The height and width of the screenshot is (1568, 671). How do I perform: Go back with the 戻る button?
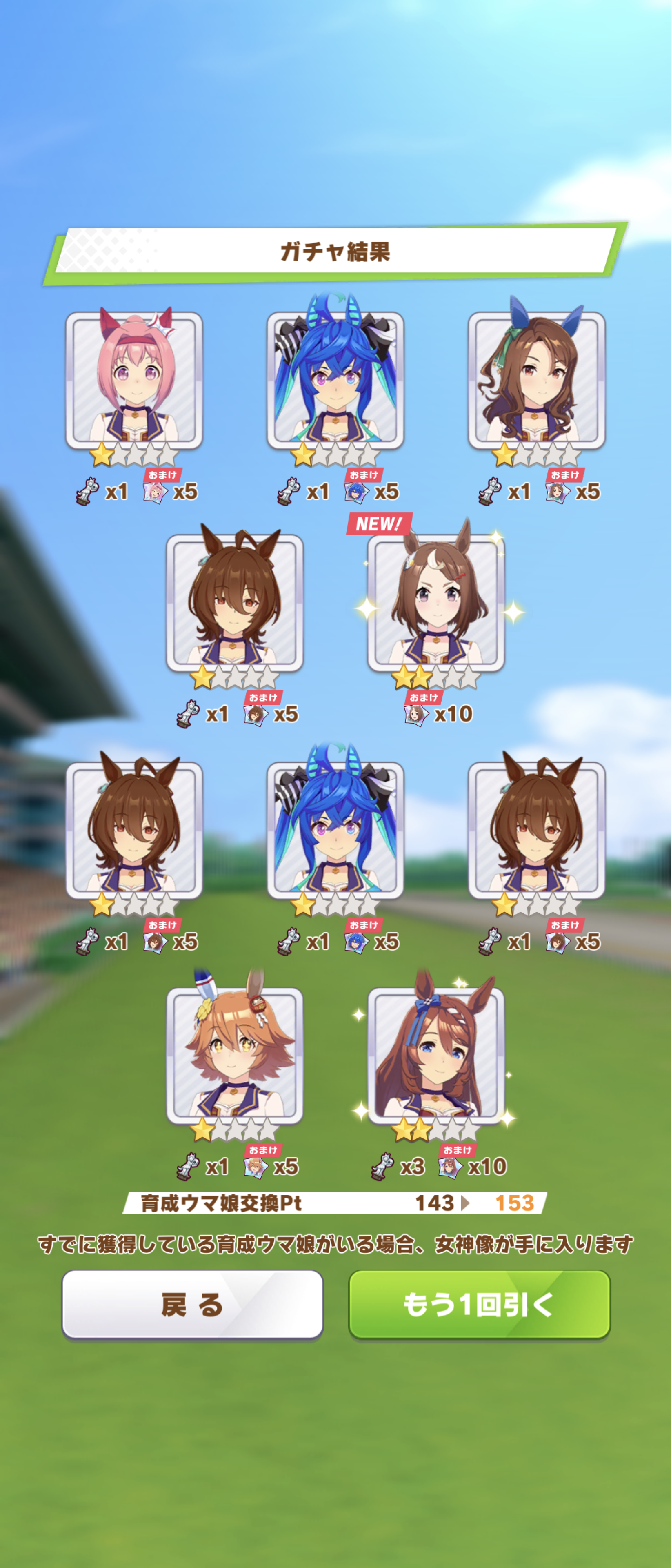(x=192, y=1304)
